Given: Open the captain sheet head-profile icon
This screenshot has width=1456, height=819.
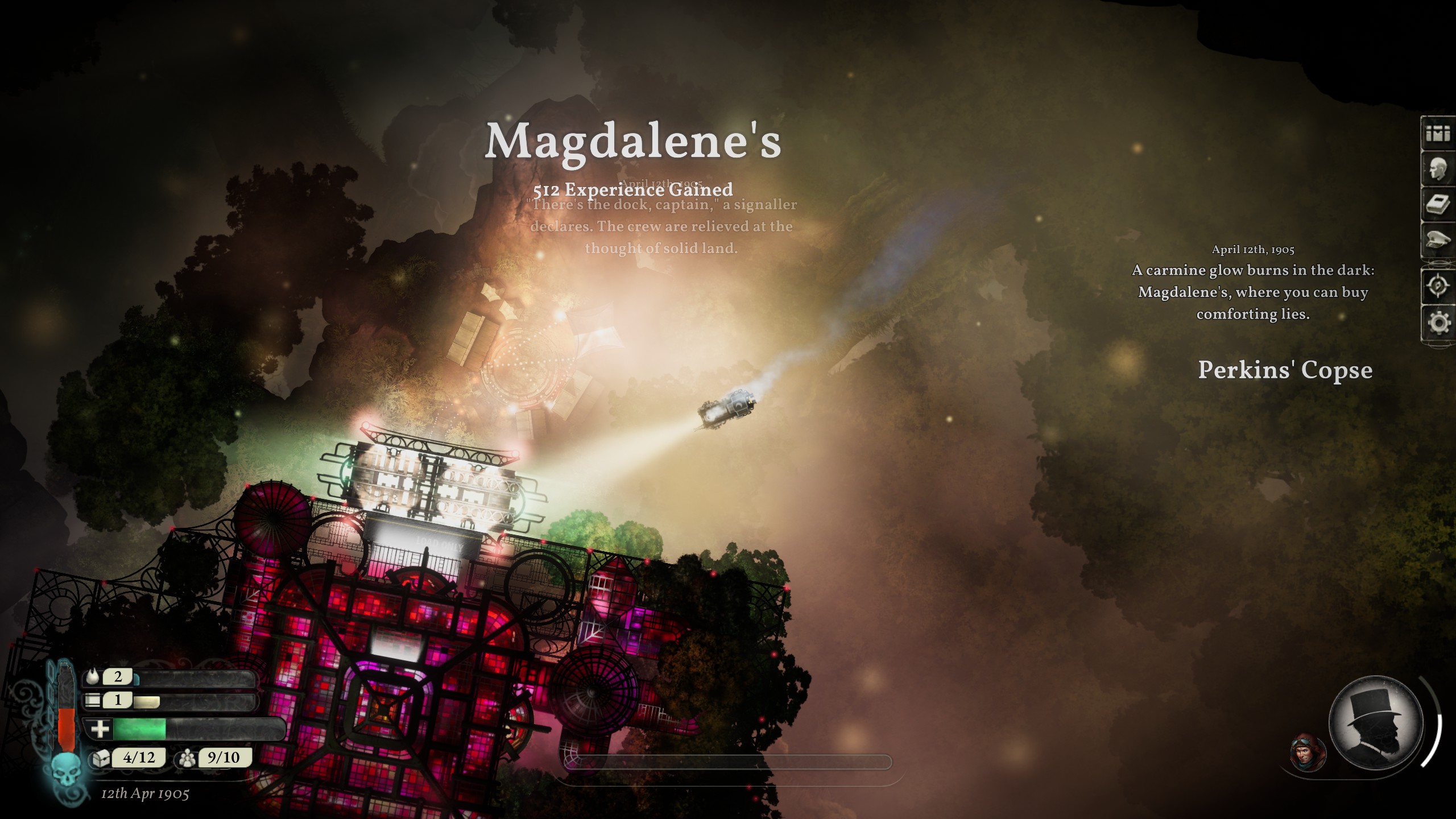Looking at the screenshot, I should click(1437, 169).
